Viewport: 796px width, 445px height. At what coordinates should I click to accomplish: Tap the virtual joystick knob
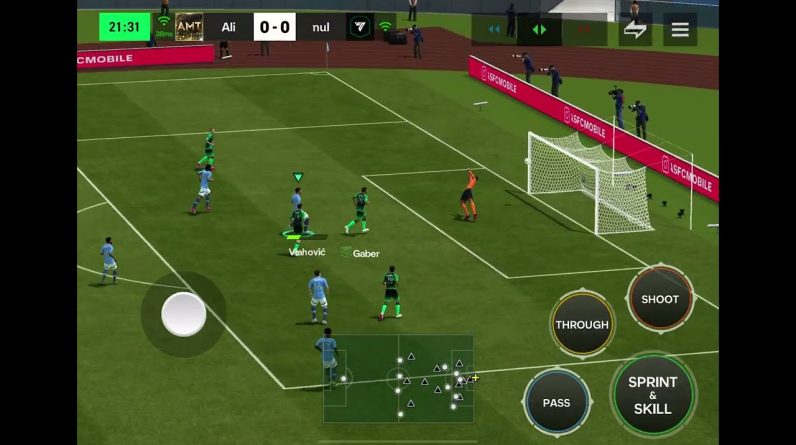point(184,314)
